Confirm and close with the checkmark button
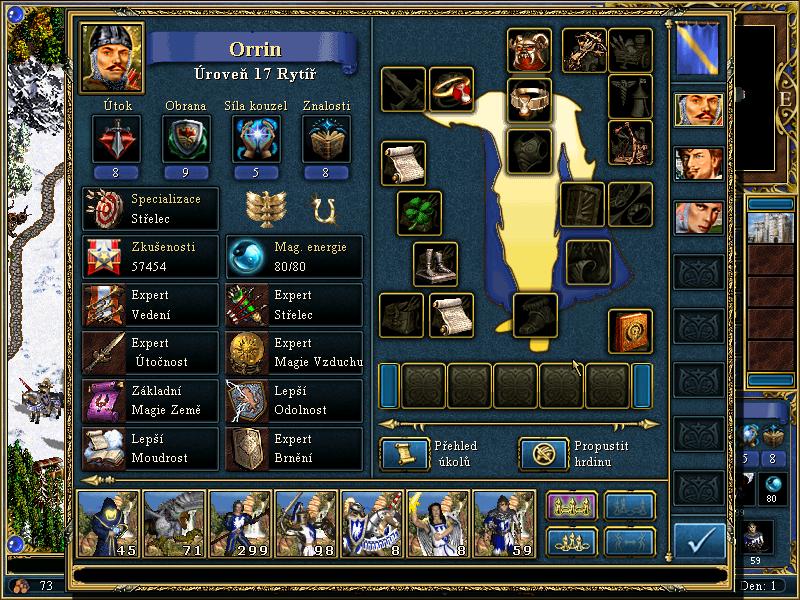 699,541
